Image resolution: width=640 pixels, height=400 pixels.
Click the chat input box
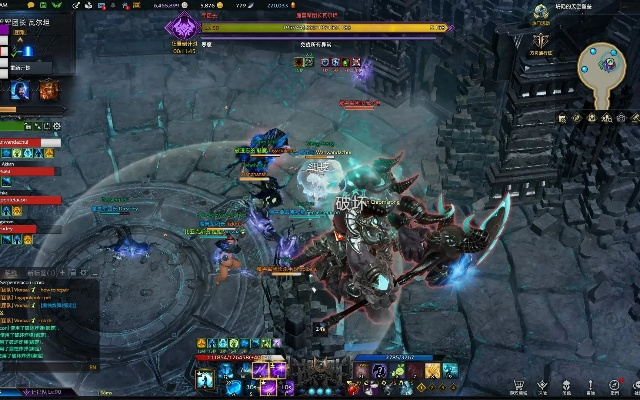point(45,367)
